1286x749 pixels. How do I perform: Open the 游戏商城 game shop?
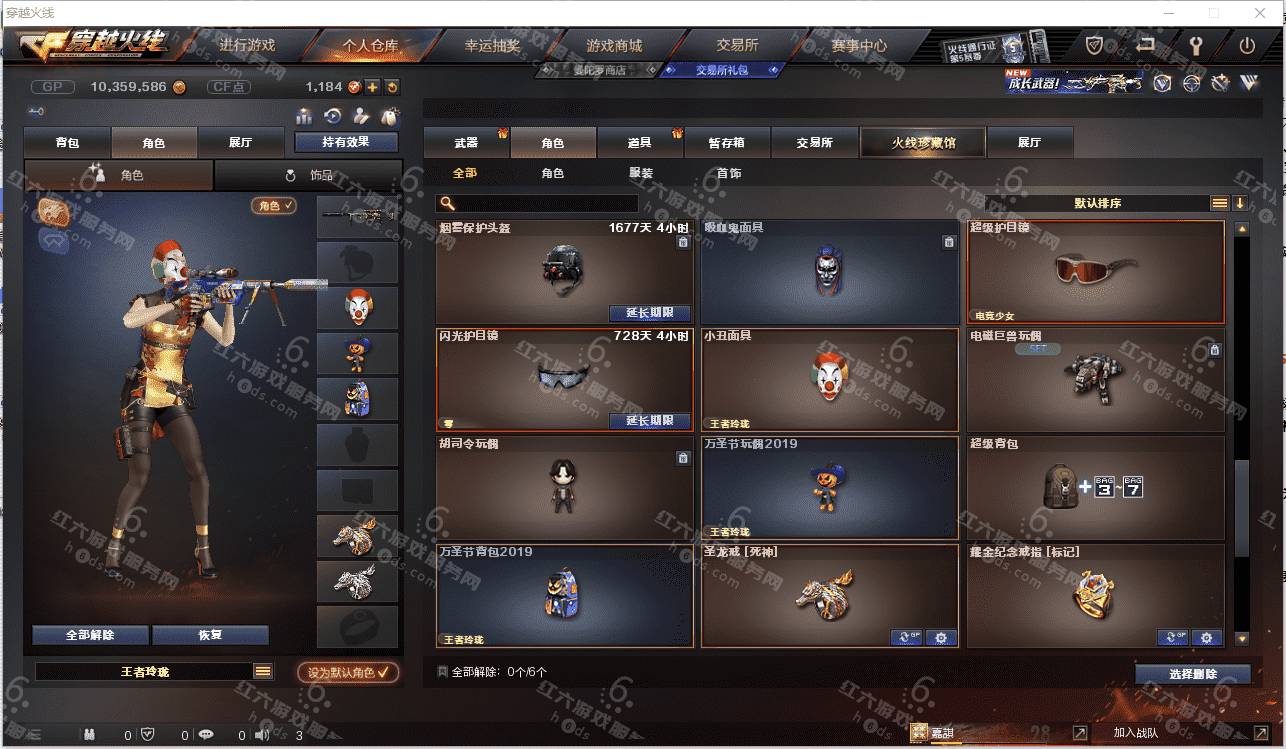click(614, 45)
